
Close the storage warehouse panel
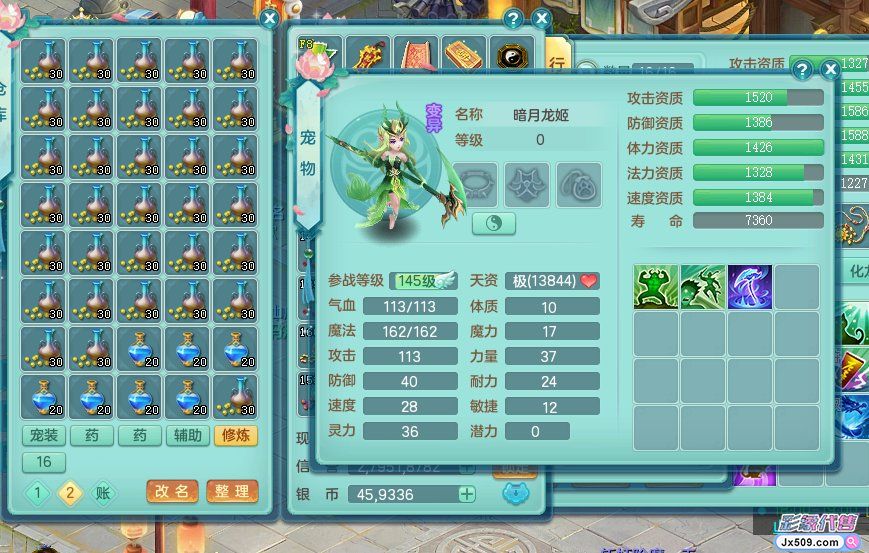click(x=269, y=17)
